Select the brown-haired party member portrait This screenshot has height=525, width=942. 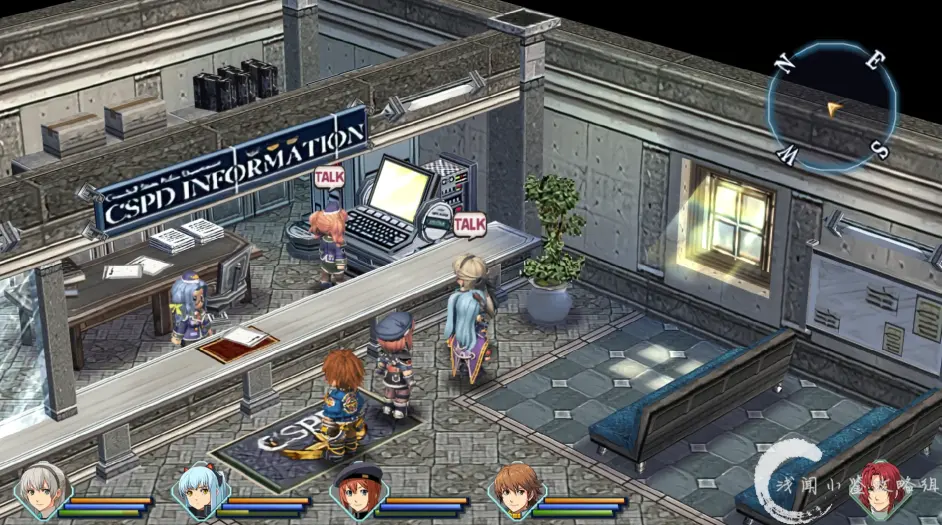click(x=515, y=491)
